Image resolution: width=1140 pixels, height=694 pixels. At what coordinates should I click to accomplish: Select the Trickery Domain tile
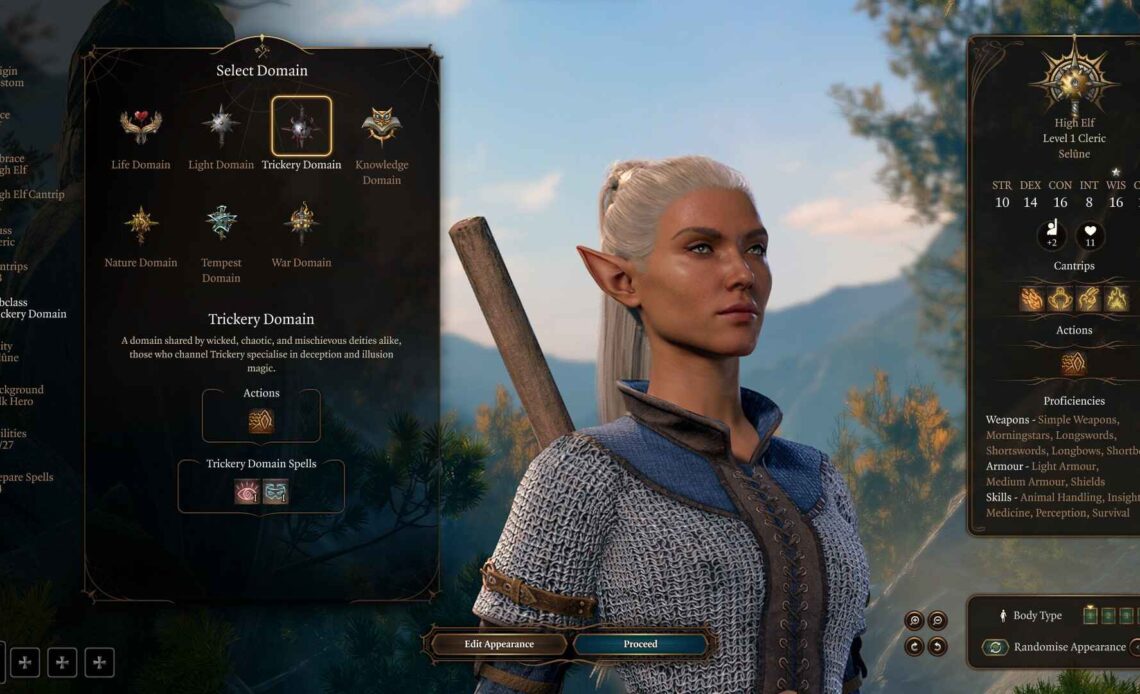coord(301,127)
